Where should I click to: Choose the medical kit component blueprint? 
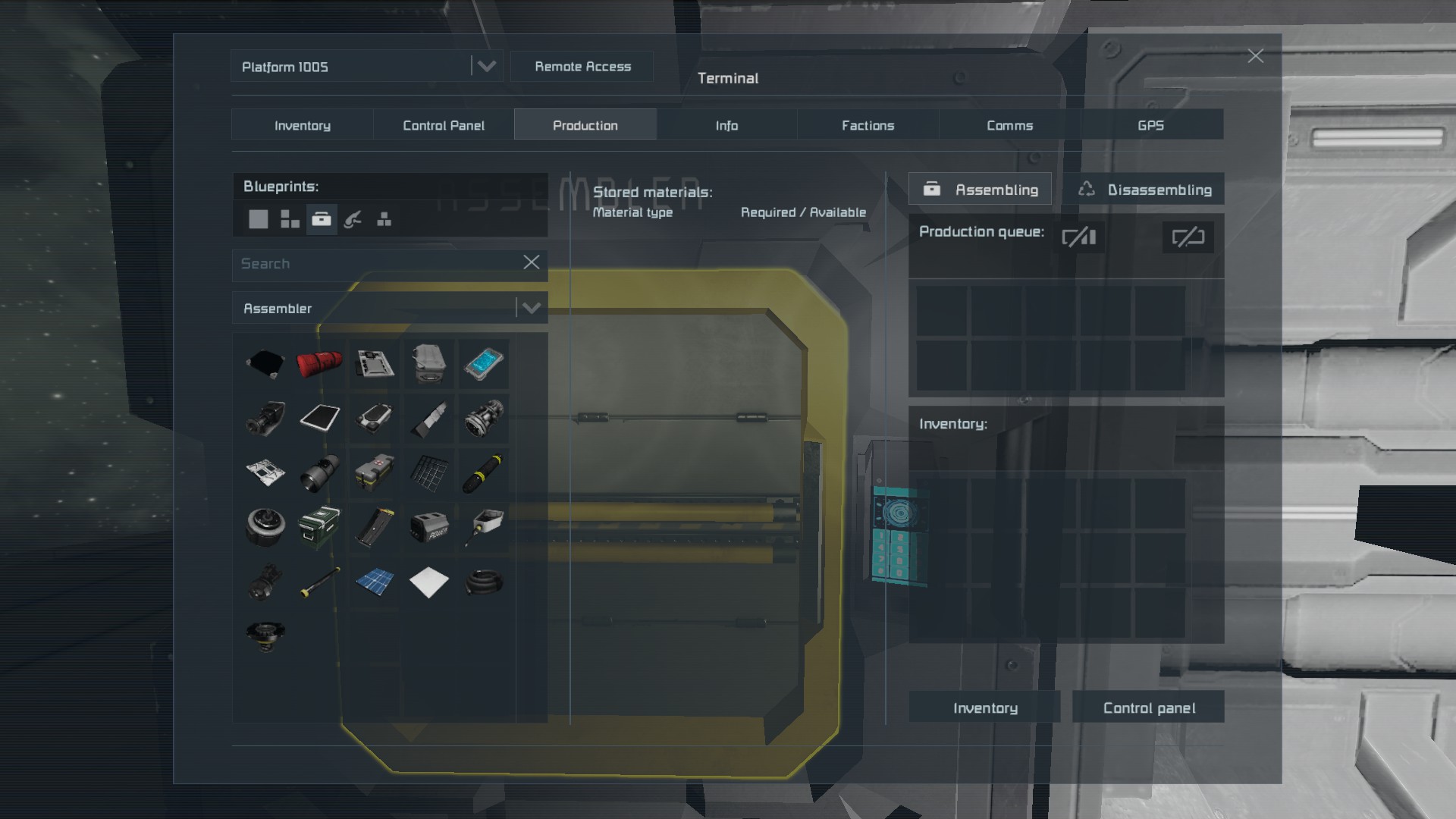[x=375, y=471]
